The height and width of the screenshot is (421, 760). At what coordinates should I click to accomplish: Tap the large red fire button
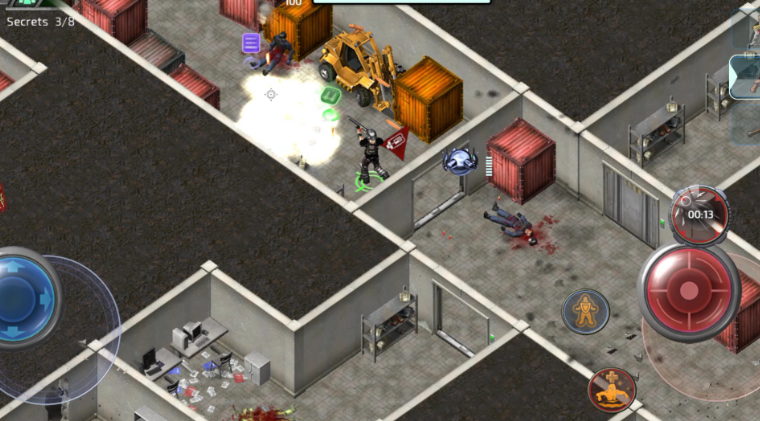(x=688, y=290)
